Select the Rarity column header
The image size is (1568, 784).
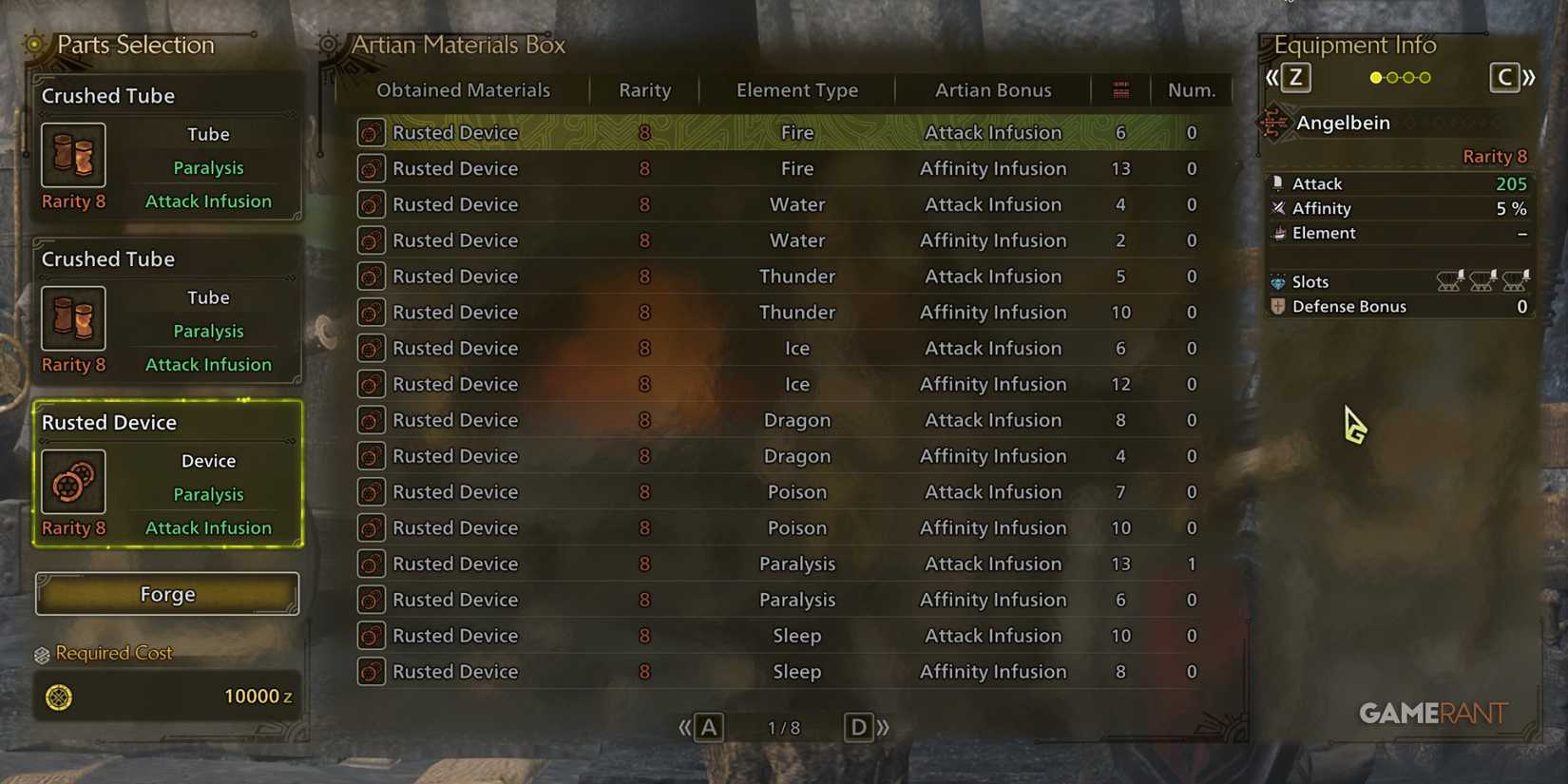pos(644,89)
